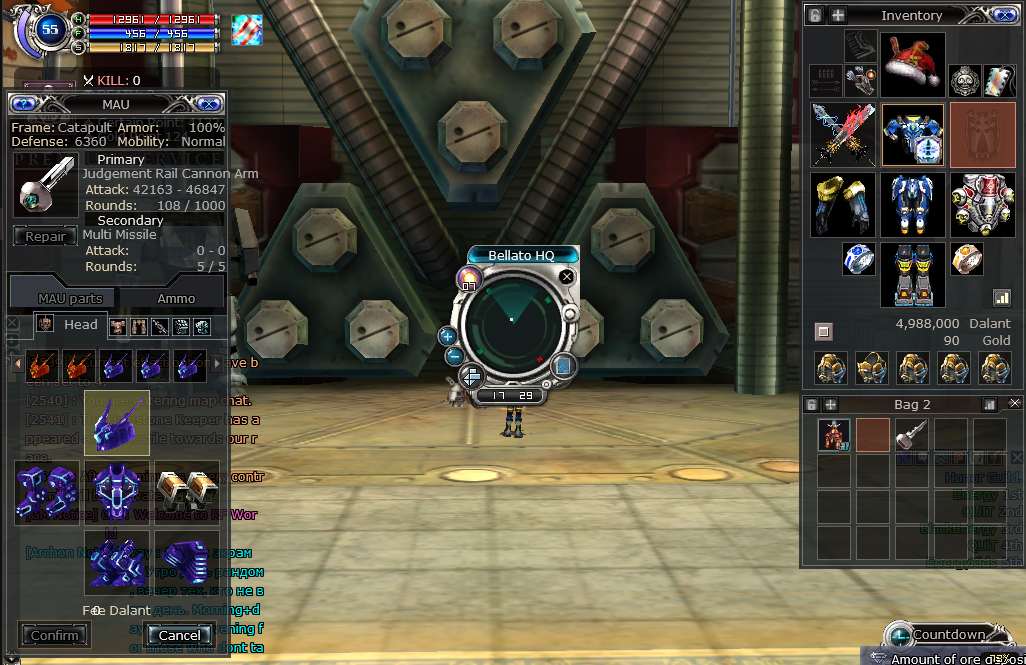Viewport: 1026px width, 665px height.
Task: Confirm the MAU parts selection
Action: (54, 635)
